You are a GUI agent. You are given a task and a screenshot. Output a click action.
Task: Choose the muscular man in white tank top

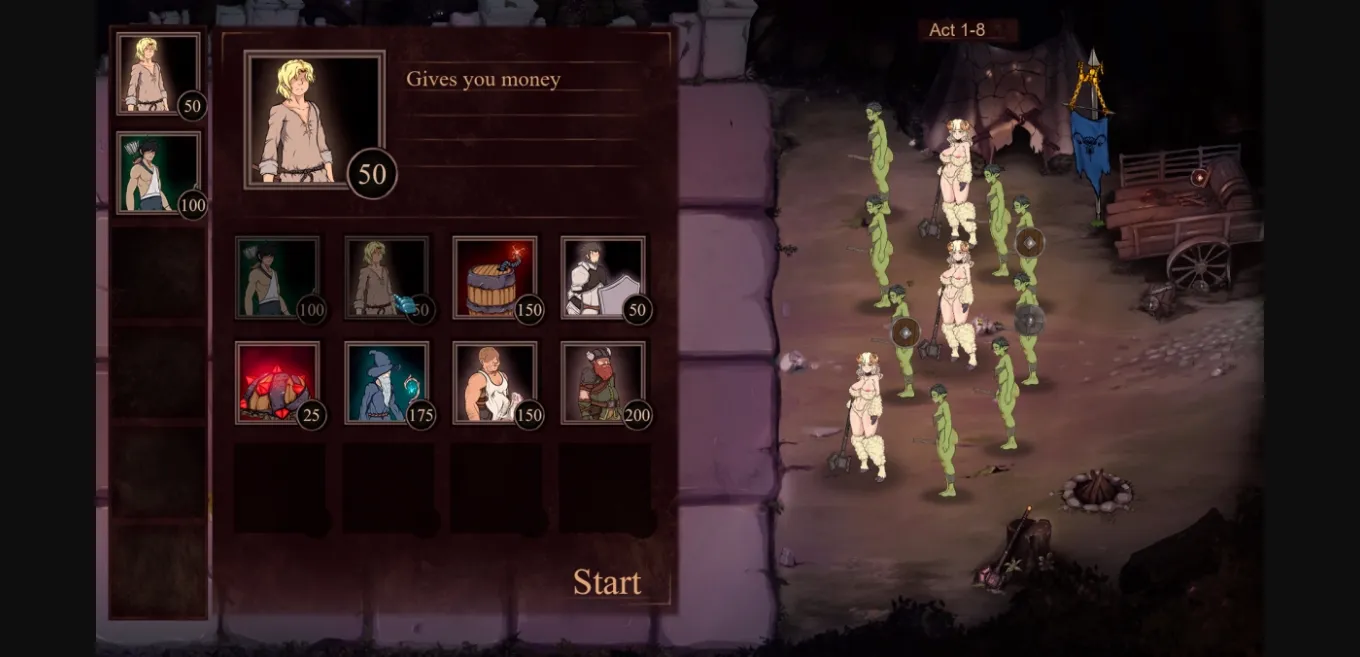(494, 383)
